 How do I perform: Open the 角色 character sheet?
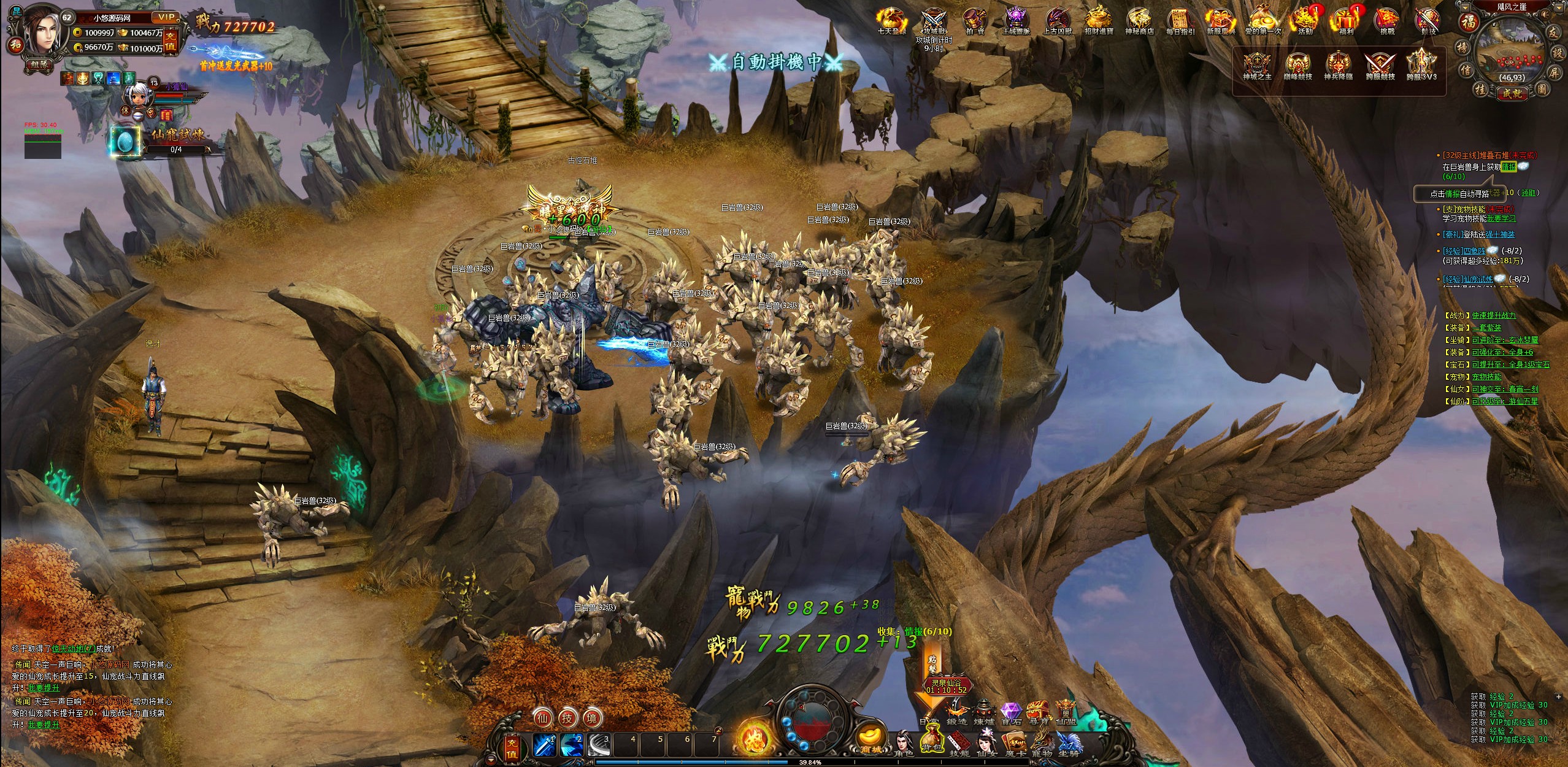click(x=903, y=742)
